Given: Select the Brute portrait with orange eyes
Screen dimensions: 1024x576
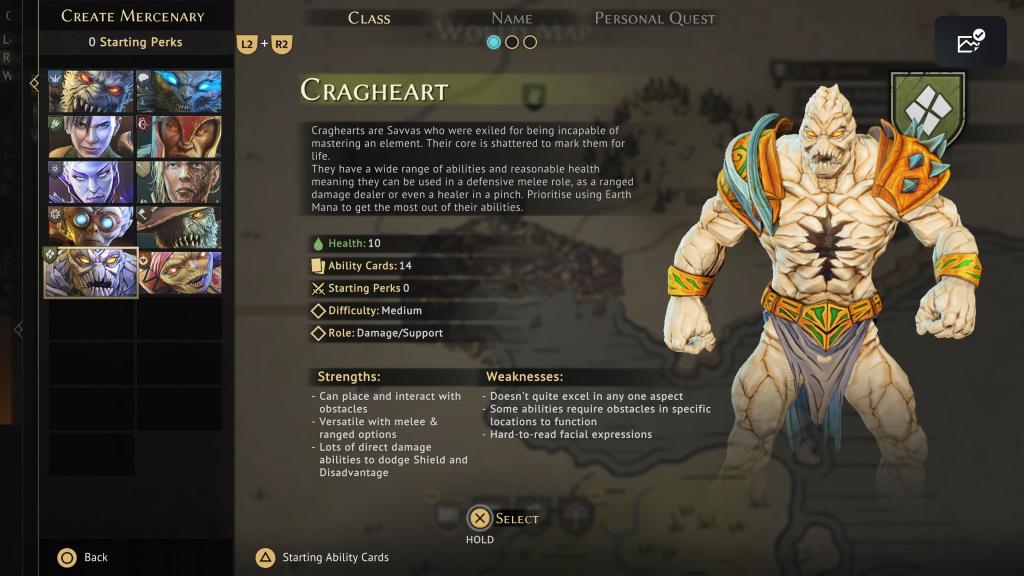Looking at the screenshot, I should click(x=91, y=92).
